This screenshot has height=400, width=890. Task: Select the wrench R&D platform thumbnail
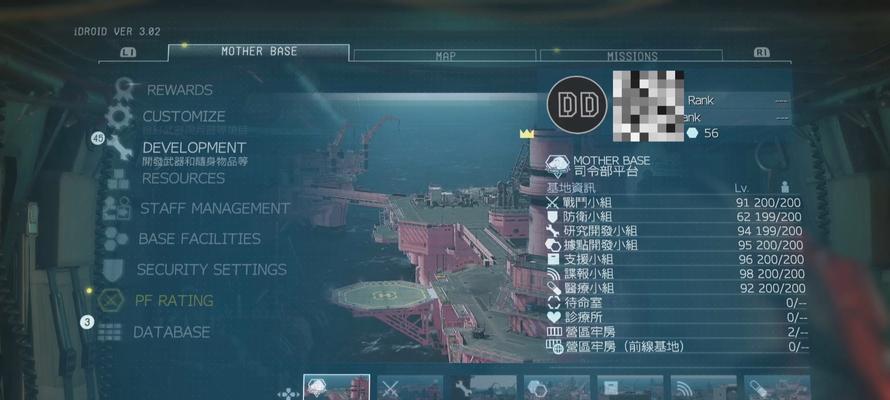[485, 387]
